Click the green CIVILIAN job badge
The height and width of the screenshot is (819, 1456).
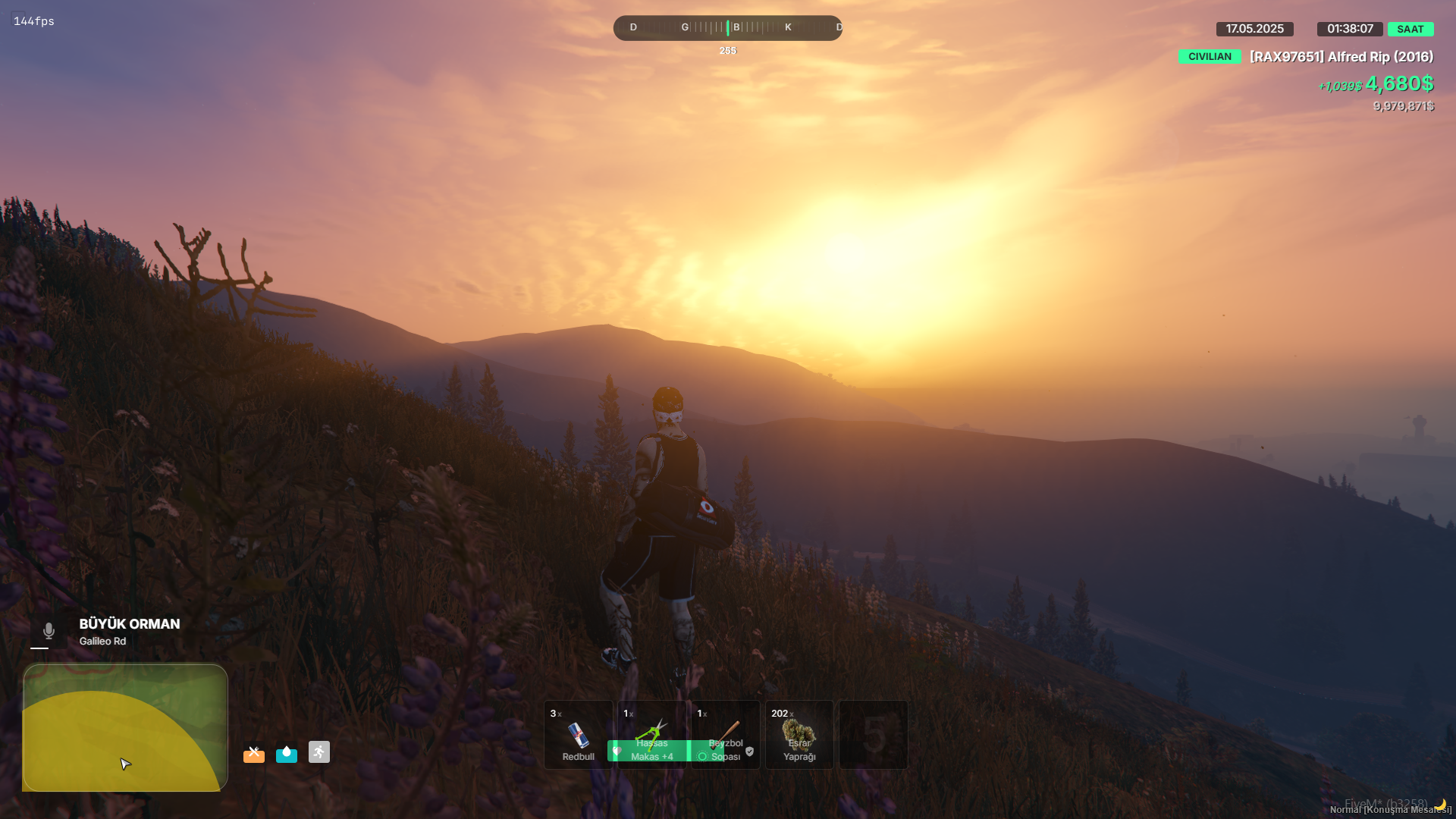coord(1210,57)
